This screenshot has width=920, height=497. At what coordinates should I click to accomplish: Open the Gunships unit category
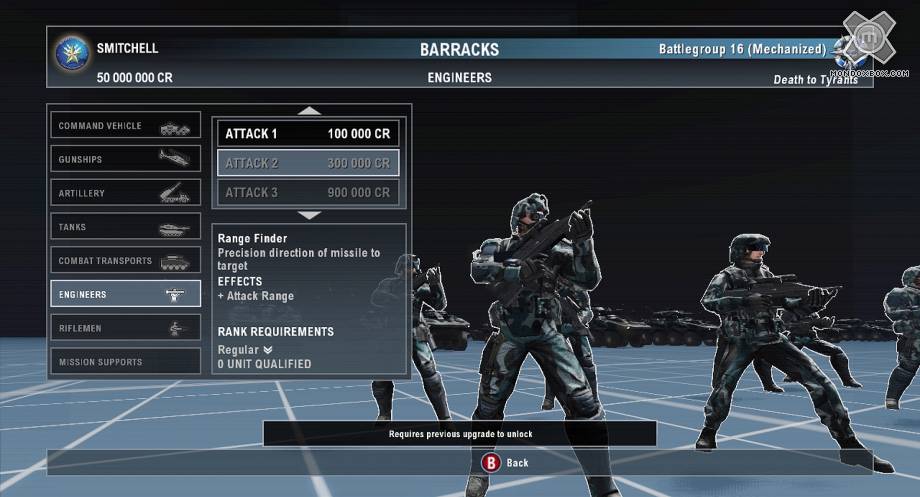[x=126, y=159]
